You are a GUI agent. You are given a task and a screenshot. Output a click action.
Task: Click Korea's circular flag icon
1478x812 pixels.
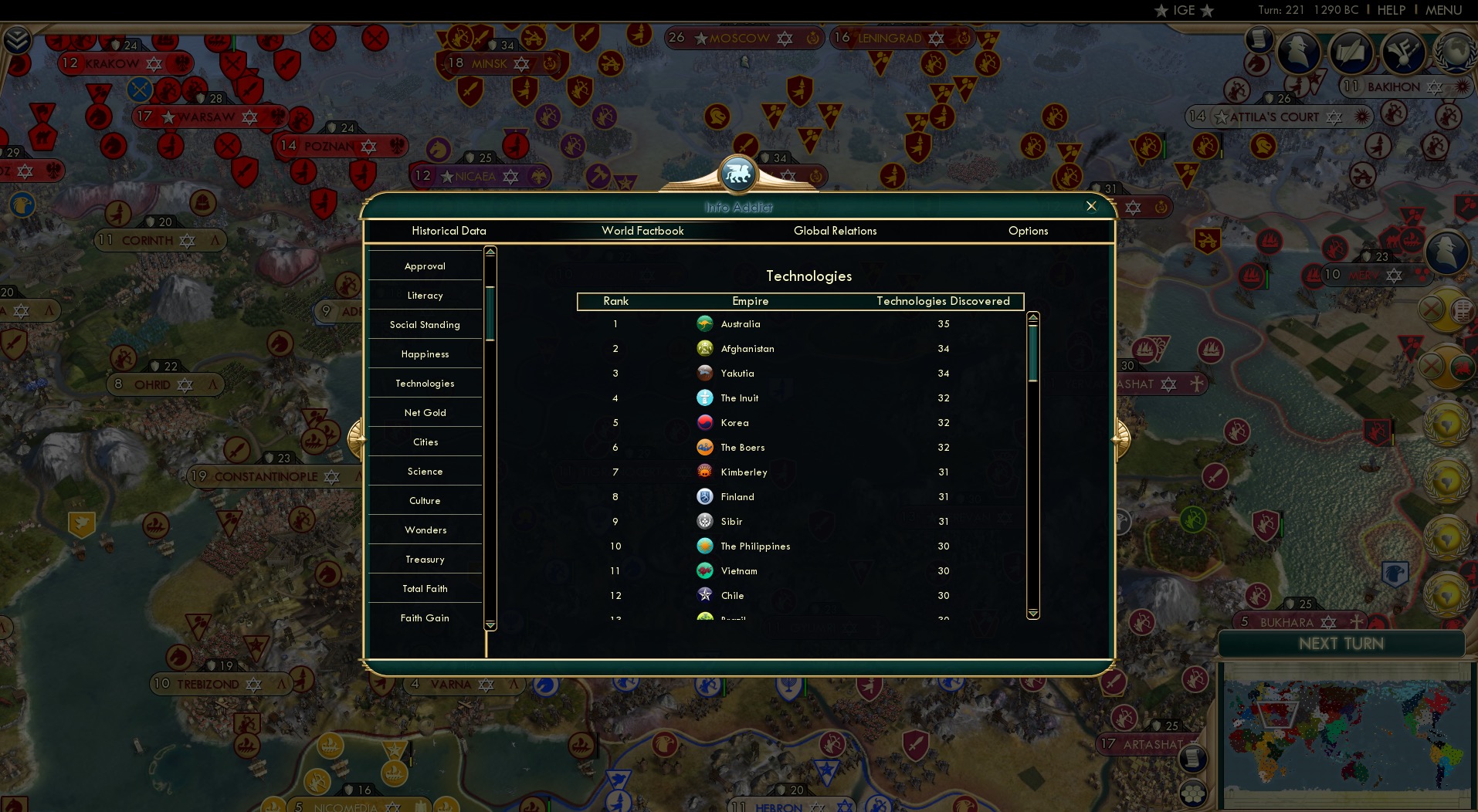point(705,423)
